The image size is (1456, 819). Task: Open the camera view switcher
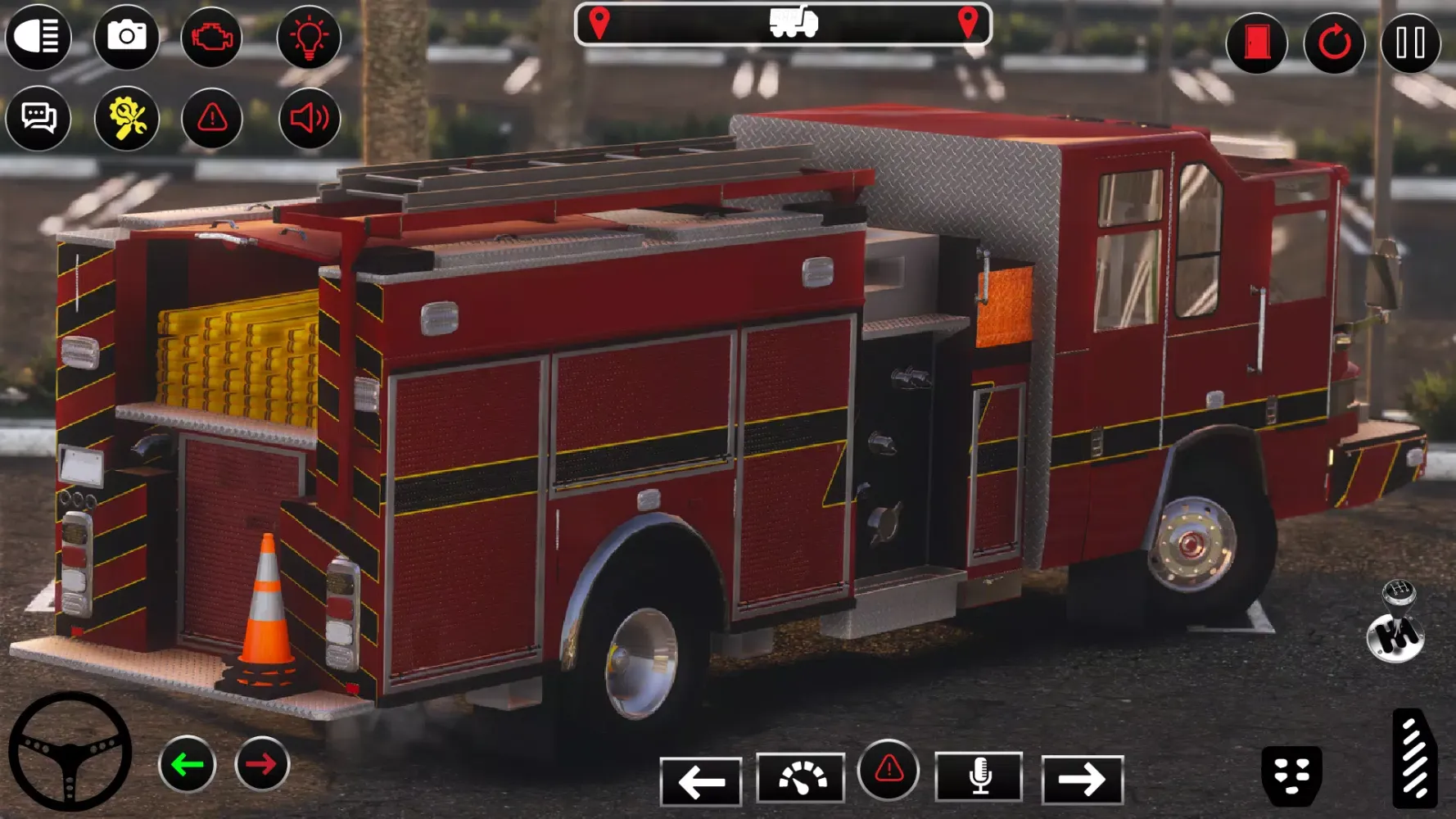click(125, 36)
